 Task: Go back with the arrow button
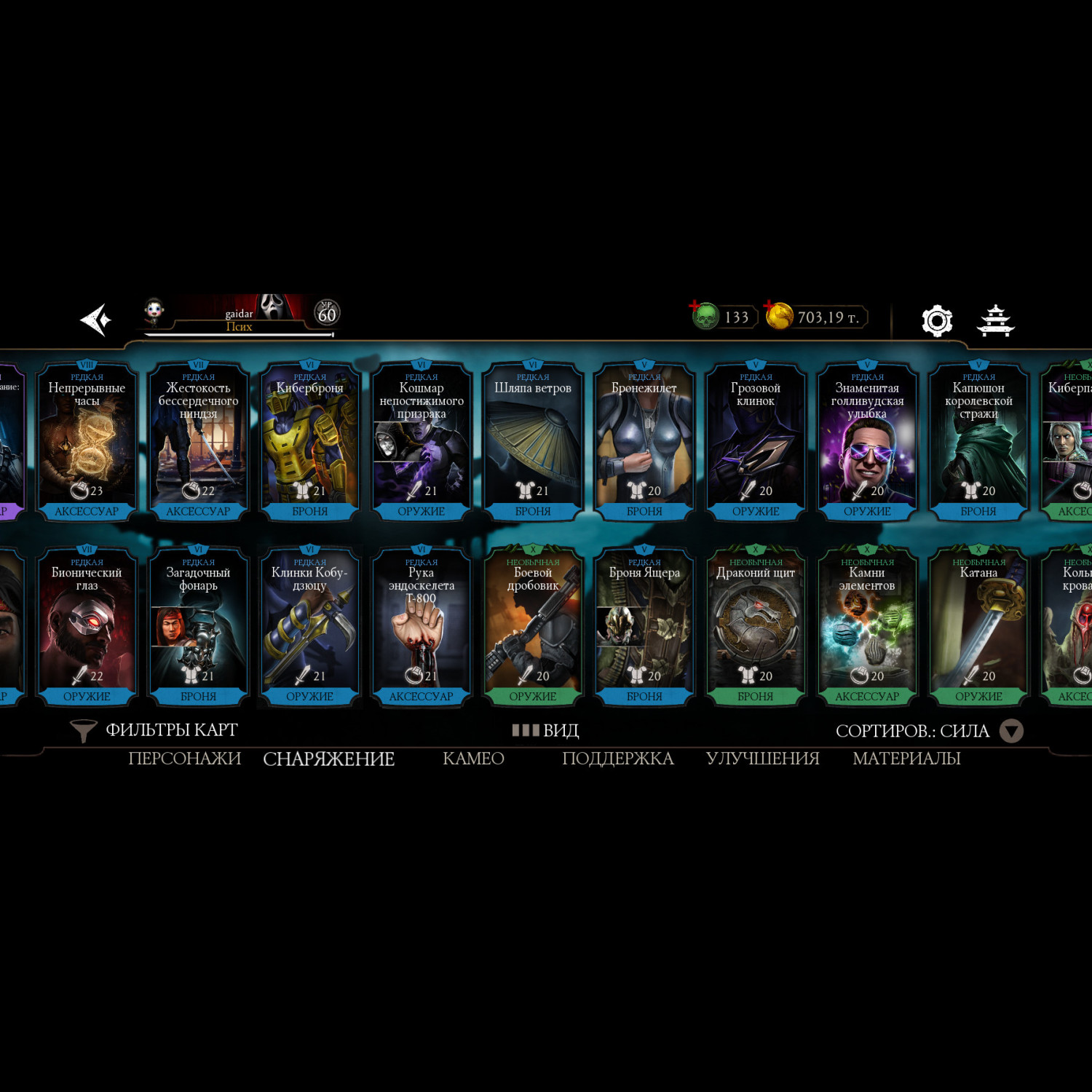click(x=95, y=320)
